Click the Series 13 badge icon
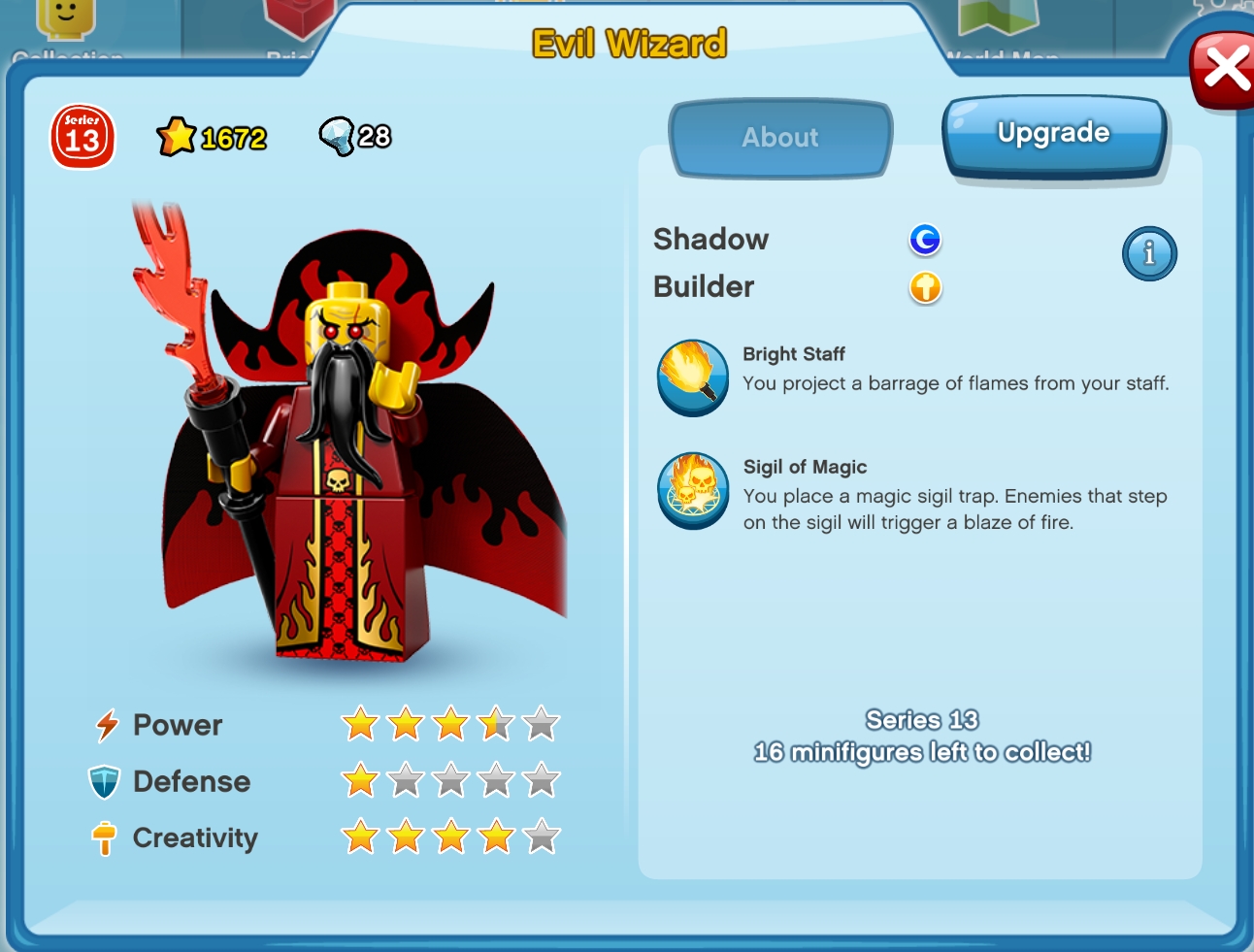The width and height of the screenshot is (1254, 952). point(82,139)
